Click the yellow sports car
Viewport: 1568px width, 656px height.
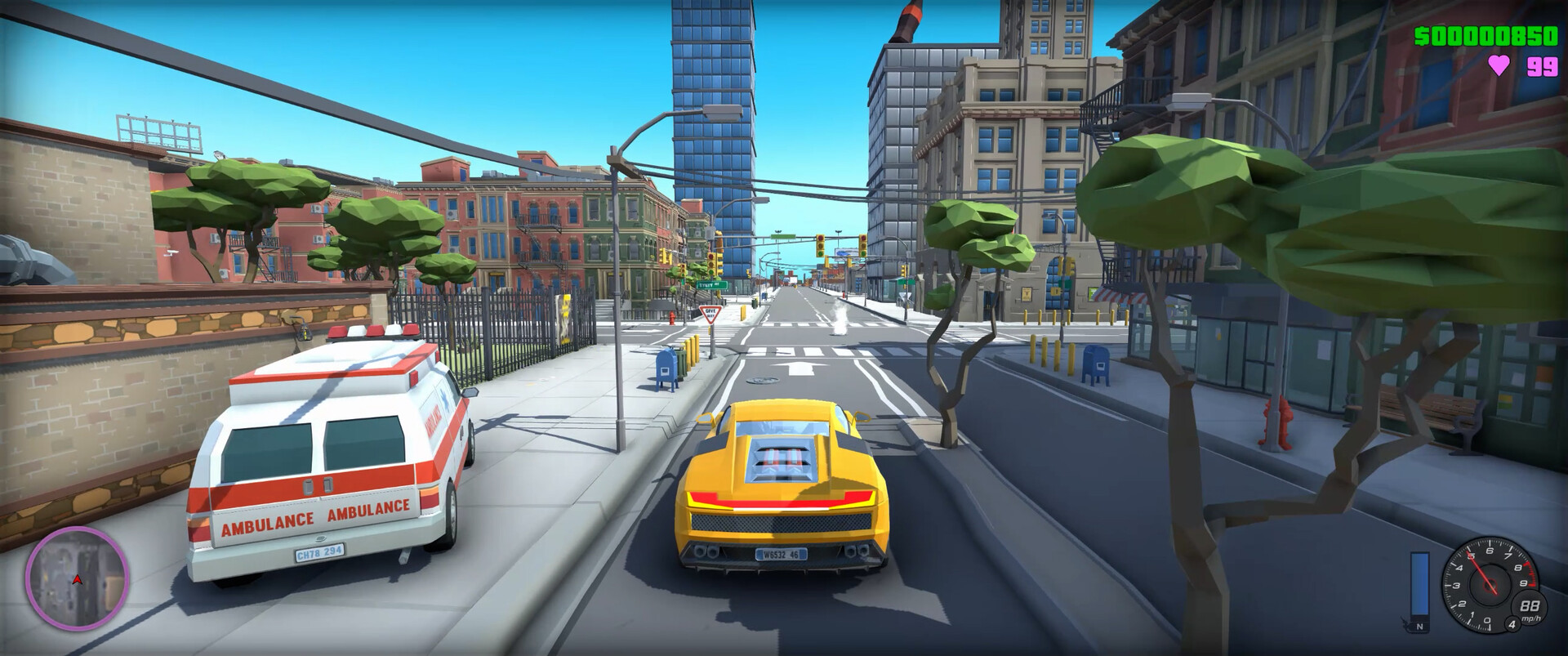[x=780, y=490]
